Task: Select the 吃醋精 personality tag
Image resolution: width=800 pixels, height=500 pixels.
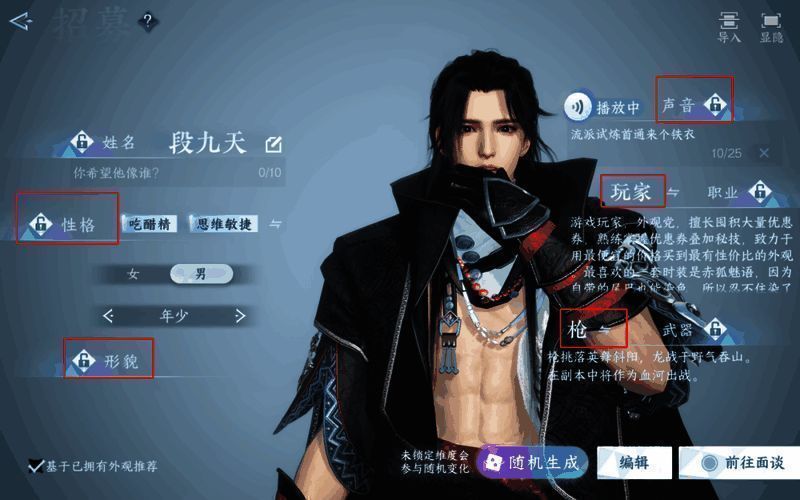Action: (151, 224)
